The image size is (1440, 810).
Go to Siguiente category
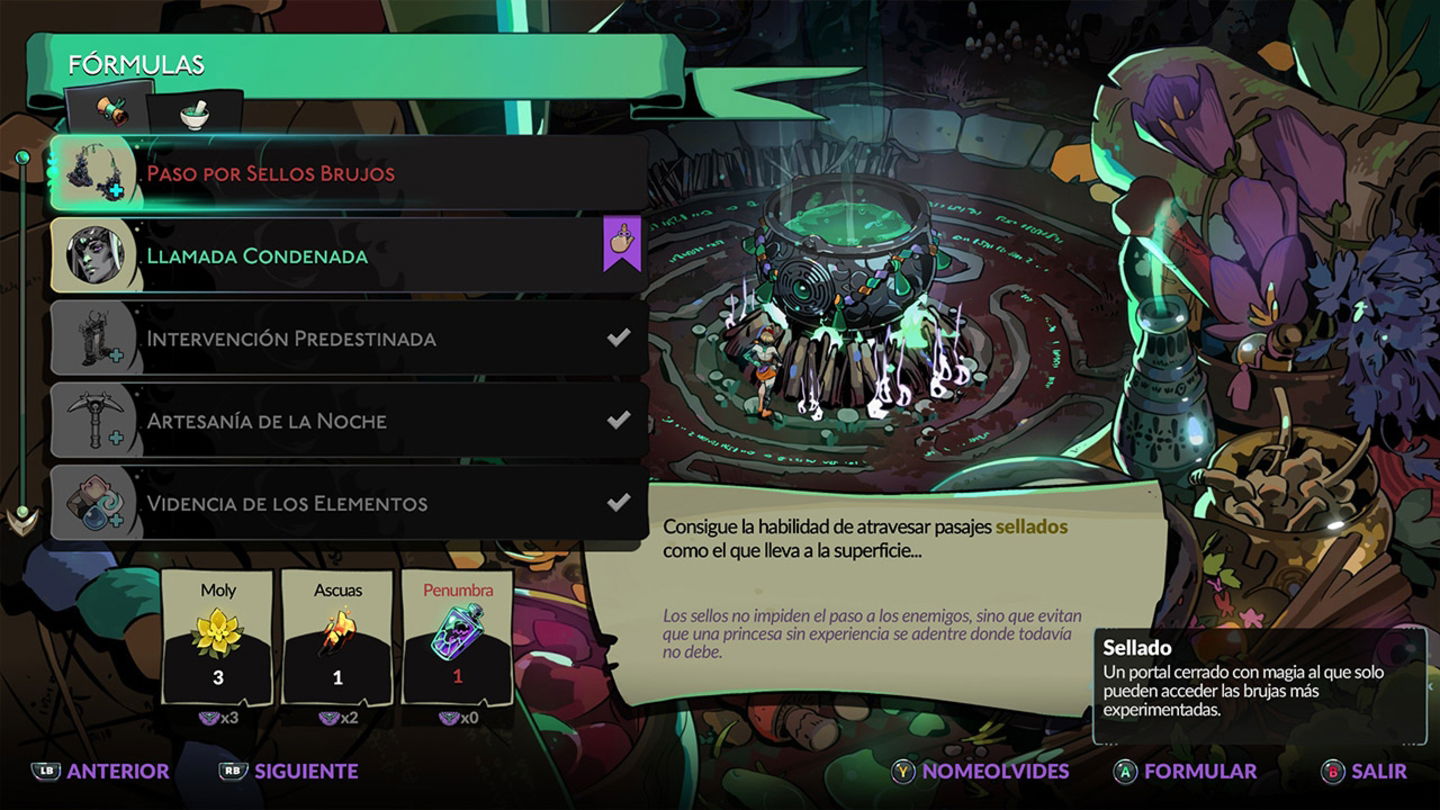click(289, 771)
